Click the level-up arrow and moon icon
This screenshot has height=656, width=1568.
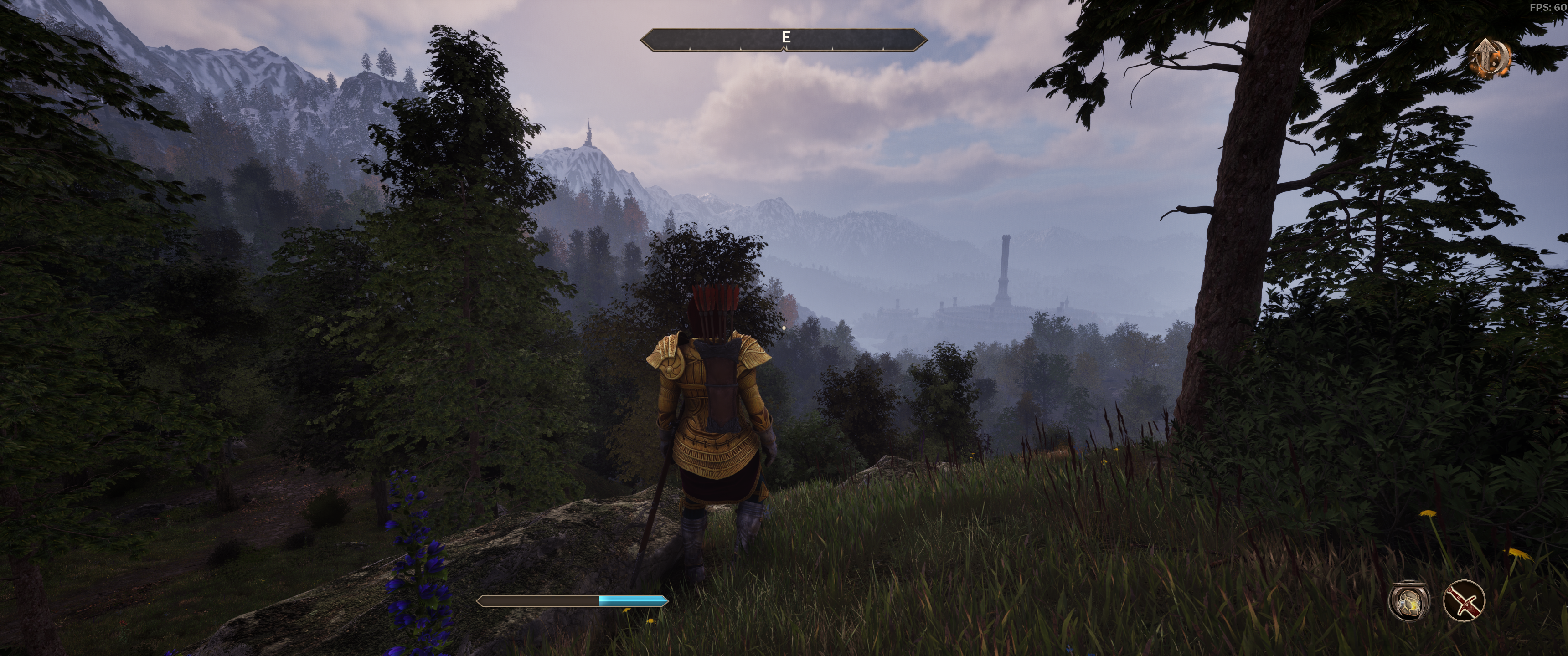pyautogui.click(x=1491, y=58)
